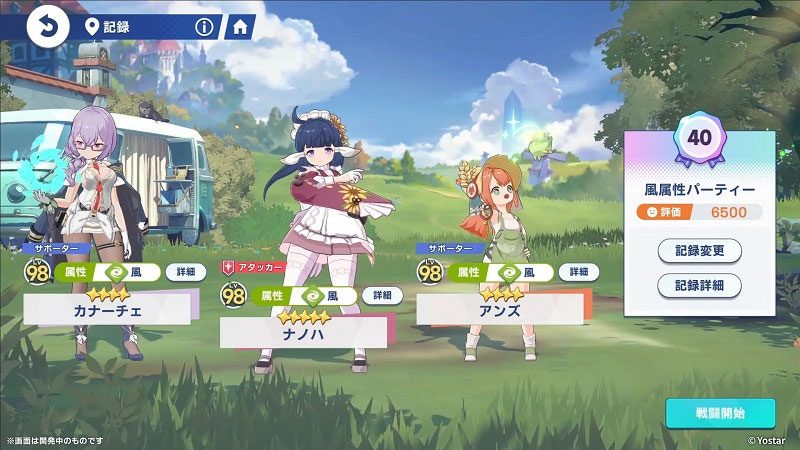Open the info icon beside 記録

coord(204,27)
